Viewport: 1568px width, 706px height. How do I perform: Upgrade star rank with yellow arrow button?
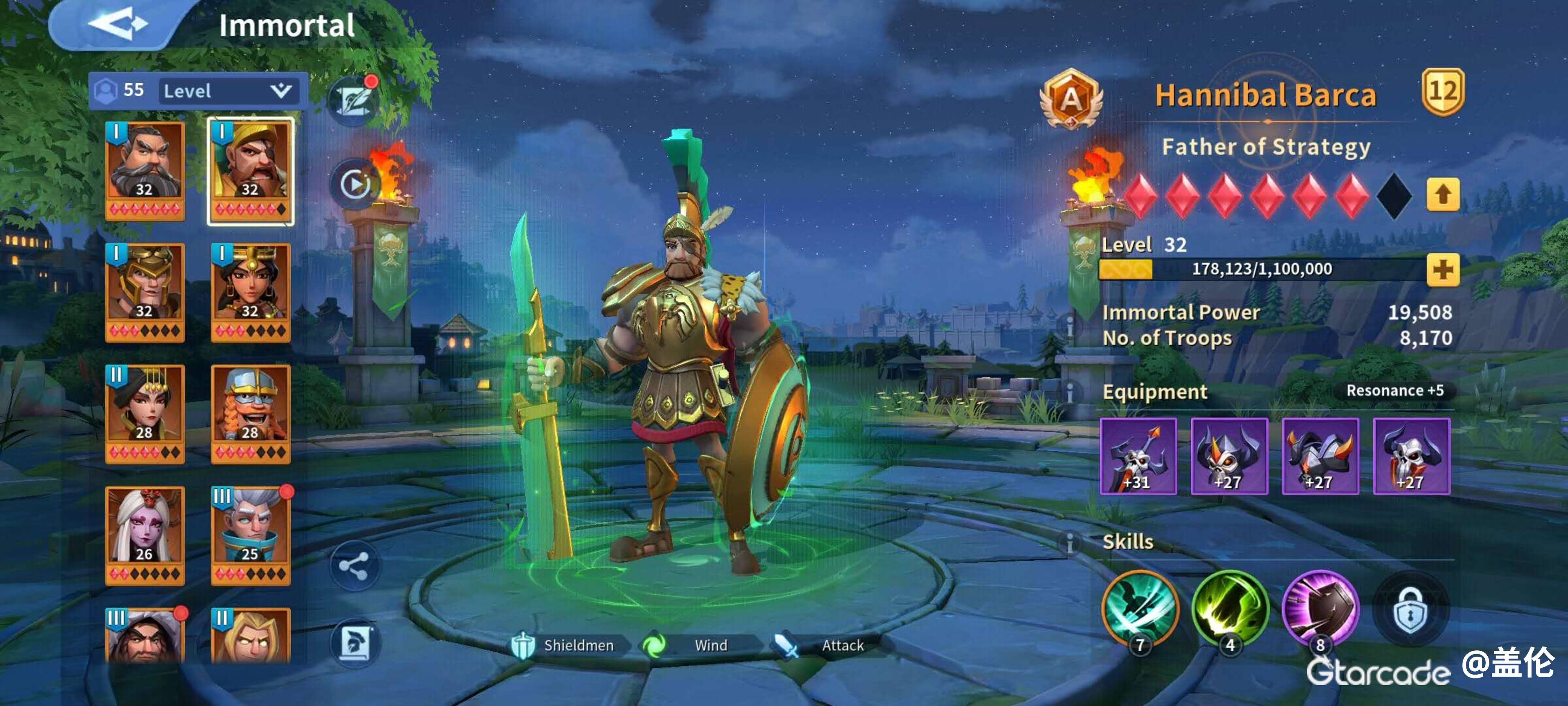pyautogui.click(x=1443, y=195)
